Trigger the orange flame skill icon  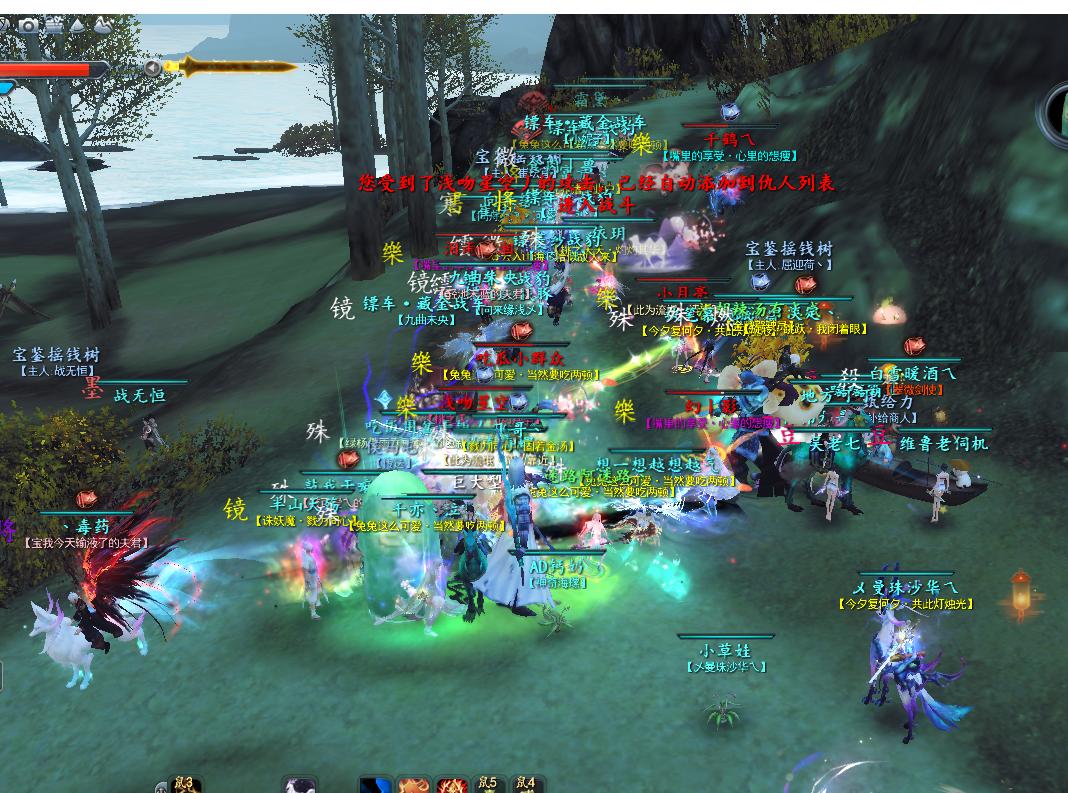(x=413, y=786)
